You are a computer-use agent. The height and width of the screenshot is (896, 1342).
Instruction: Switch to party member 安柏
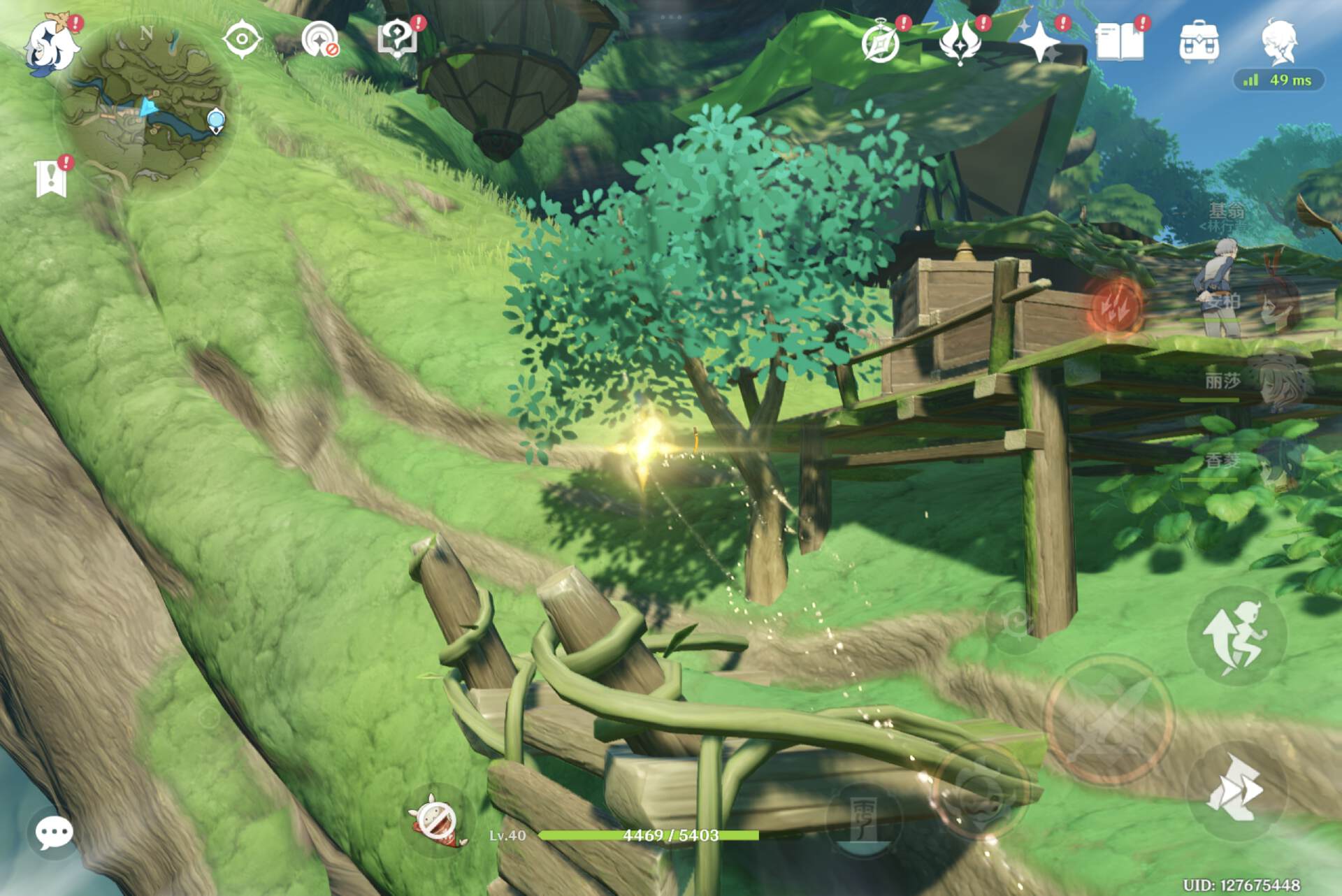[1278, 302]
